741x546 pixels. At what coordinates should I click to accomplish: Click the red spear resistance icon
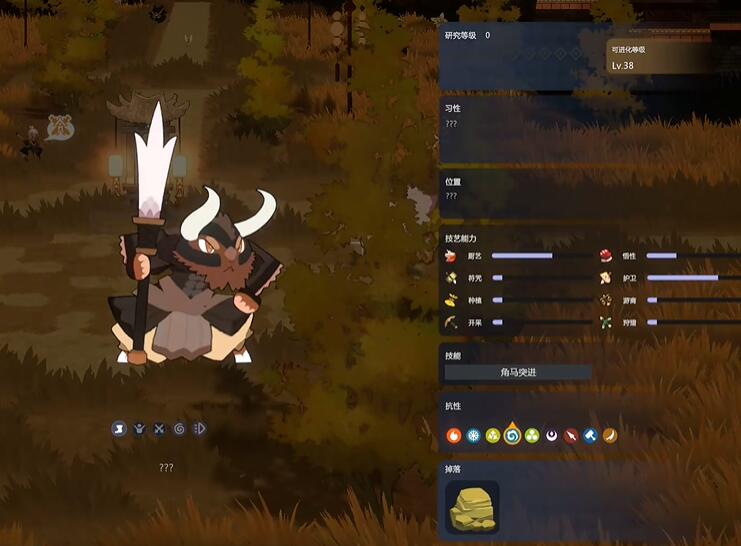tap(571, 436)
